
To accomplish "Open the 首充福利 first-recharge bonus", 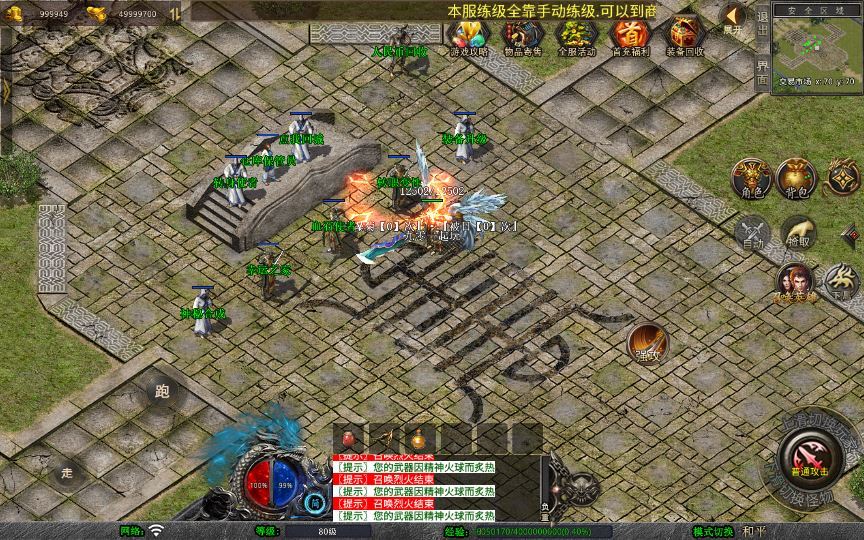I will click(x=629, y=38).
